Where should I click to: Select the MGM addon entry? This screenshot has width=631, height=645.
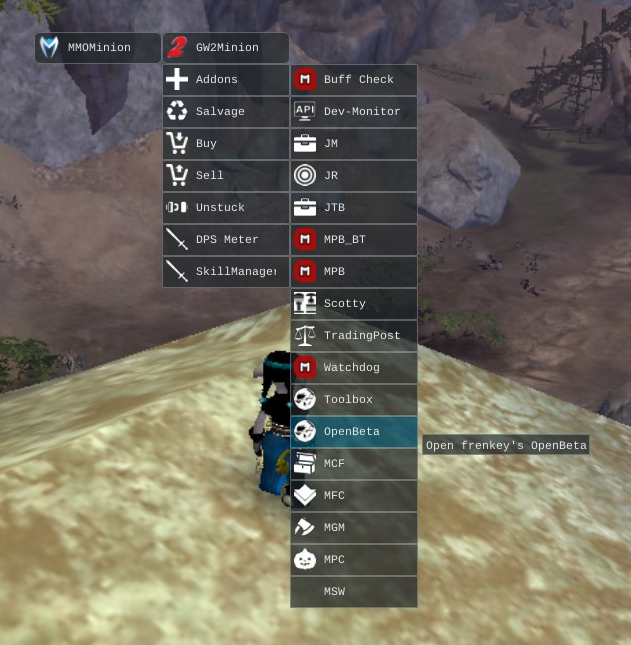(354, 528)
